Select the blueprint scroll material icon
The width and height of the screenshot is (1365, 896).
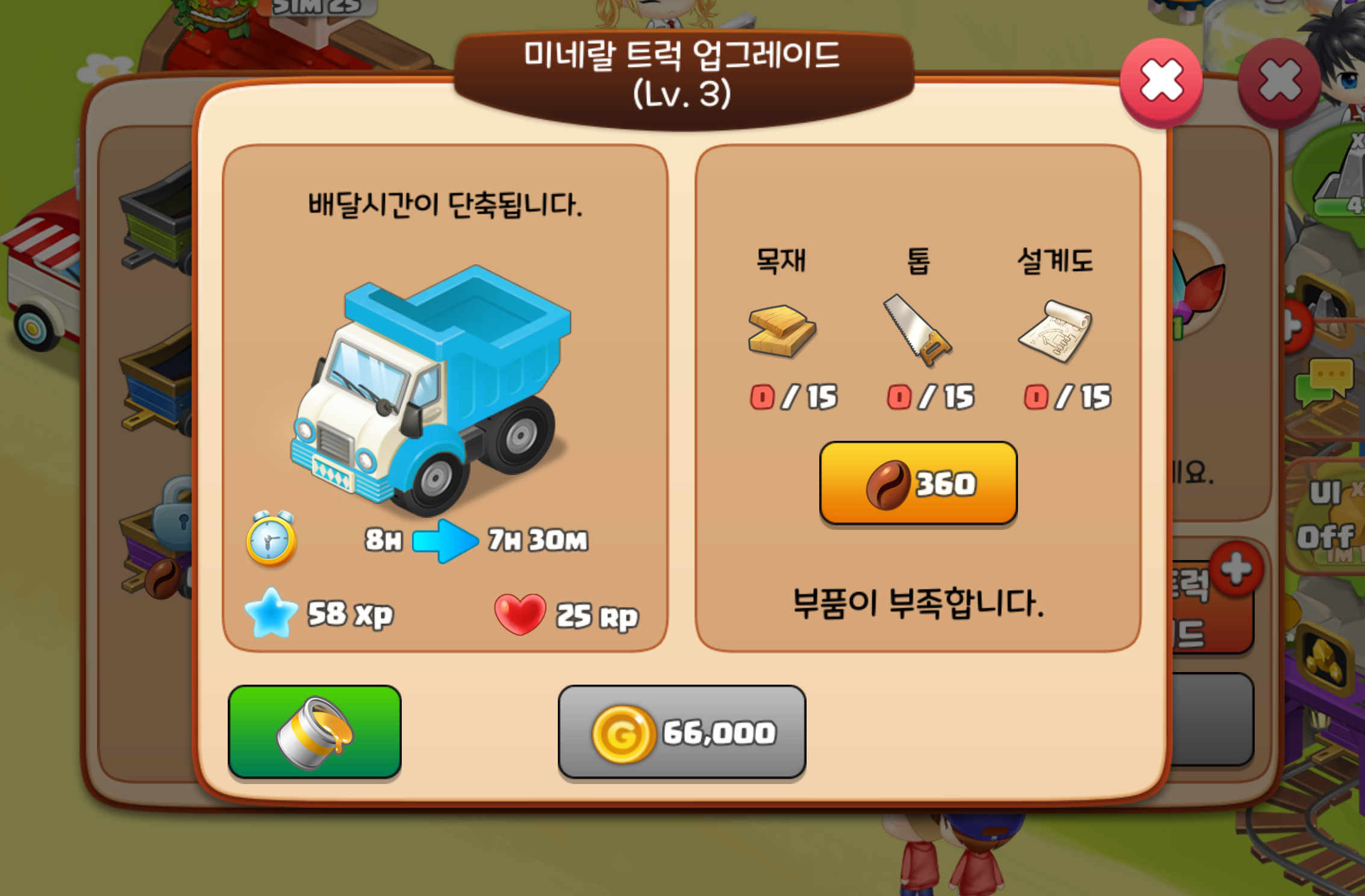click(1055, 331)
